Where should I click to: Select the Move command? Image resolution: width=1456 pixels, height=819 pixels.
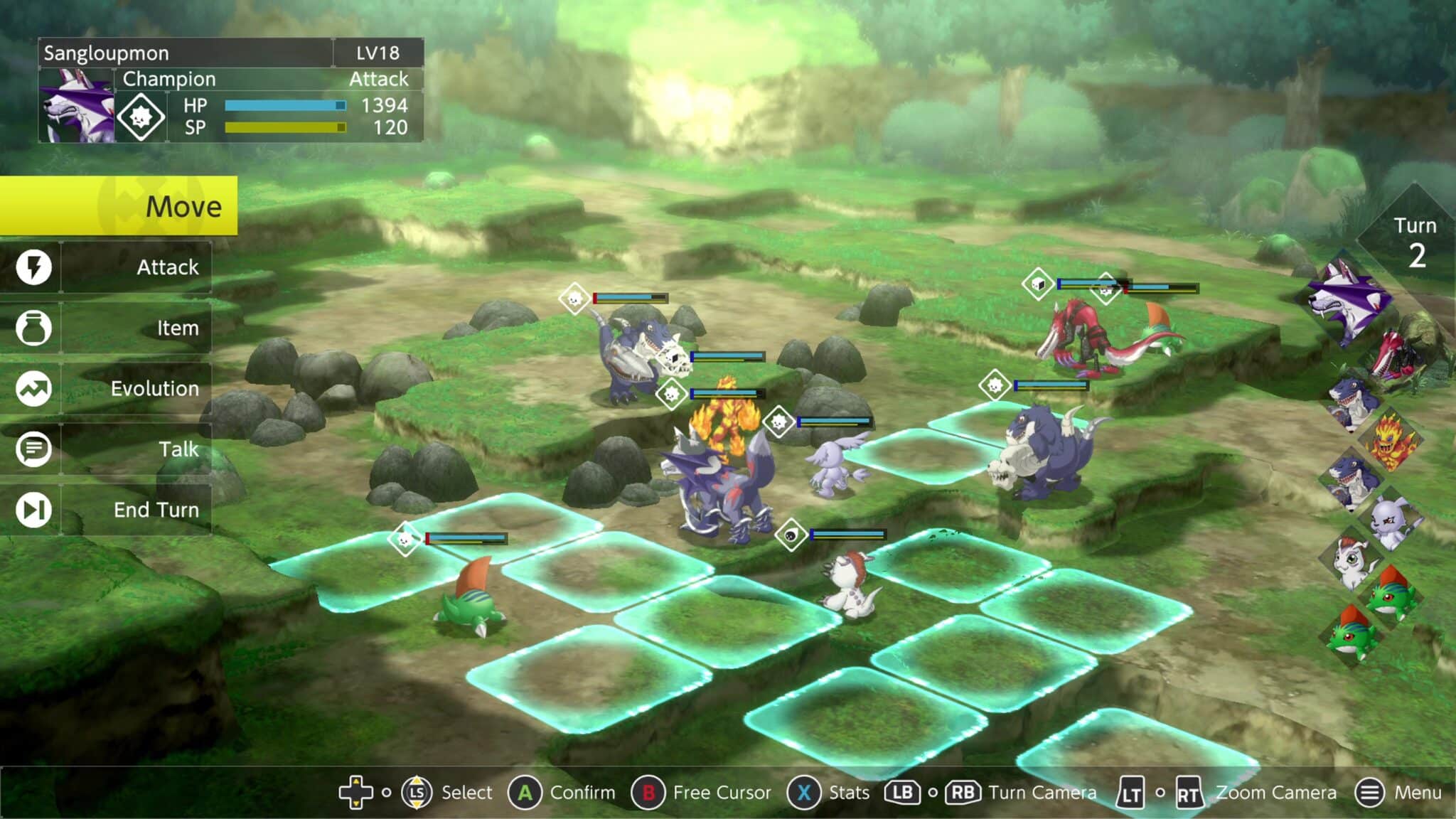118,206
